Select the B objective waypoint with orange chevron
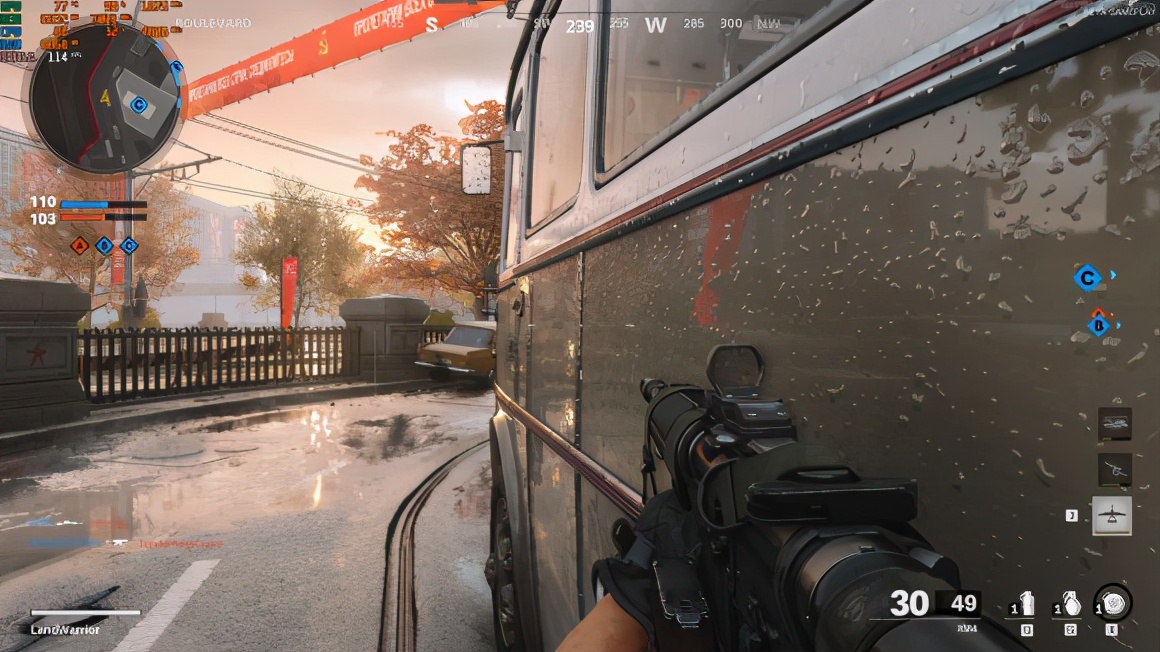This screenshot has height=652, width=1160. pyautogui.click(x=1099, y=323)
